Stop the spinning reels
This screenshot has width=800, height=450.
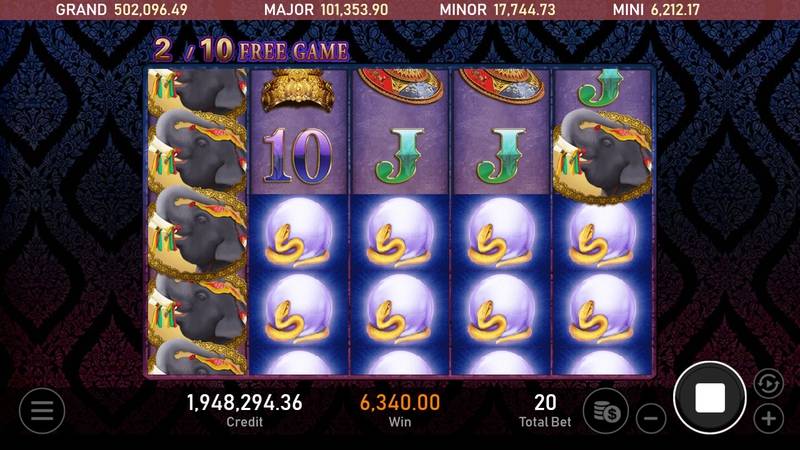coord(710,398)
